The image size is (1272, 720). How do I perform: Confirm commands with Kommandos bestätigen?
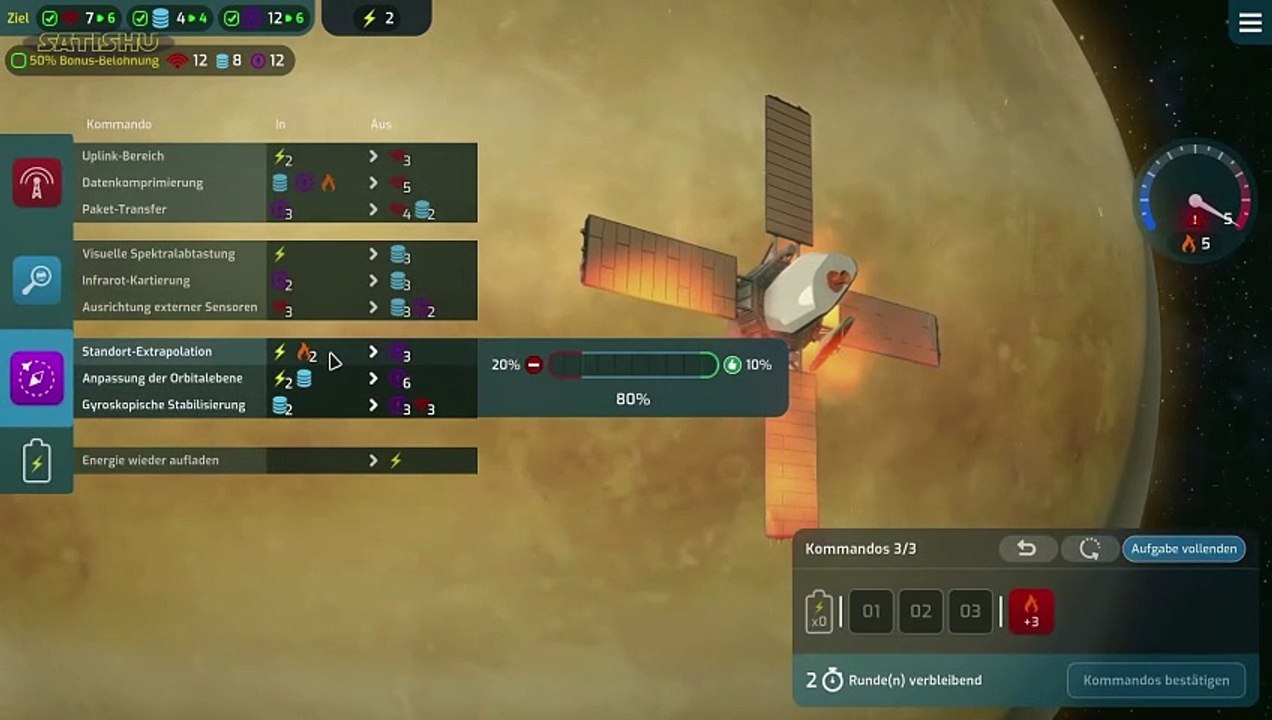[x=1156, y=680]
